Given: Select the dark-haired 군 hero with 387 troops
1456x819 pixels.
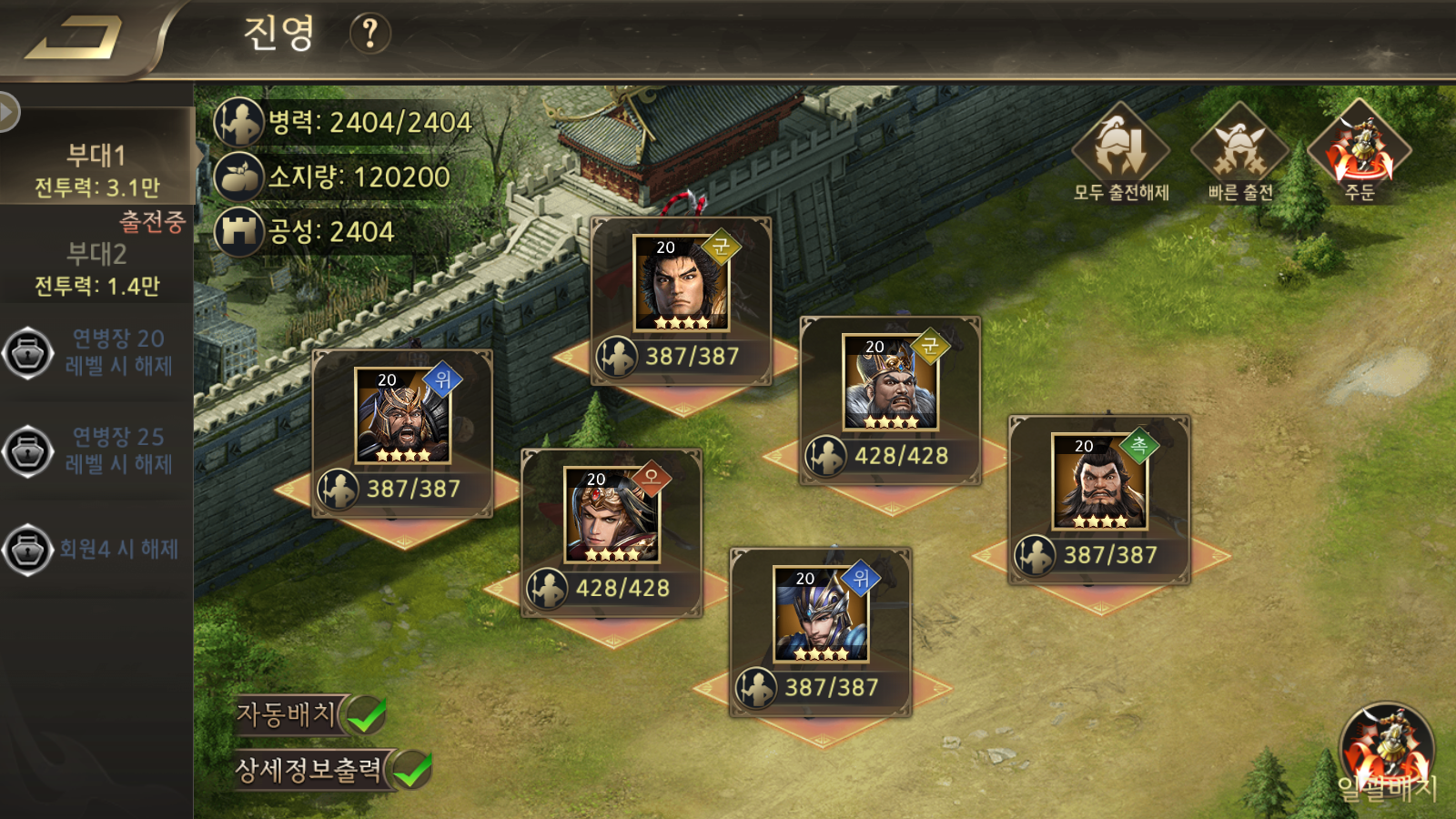Looking at the screenshot, I should pos(681,284).
